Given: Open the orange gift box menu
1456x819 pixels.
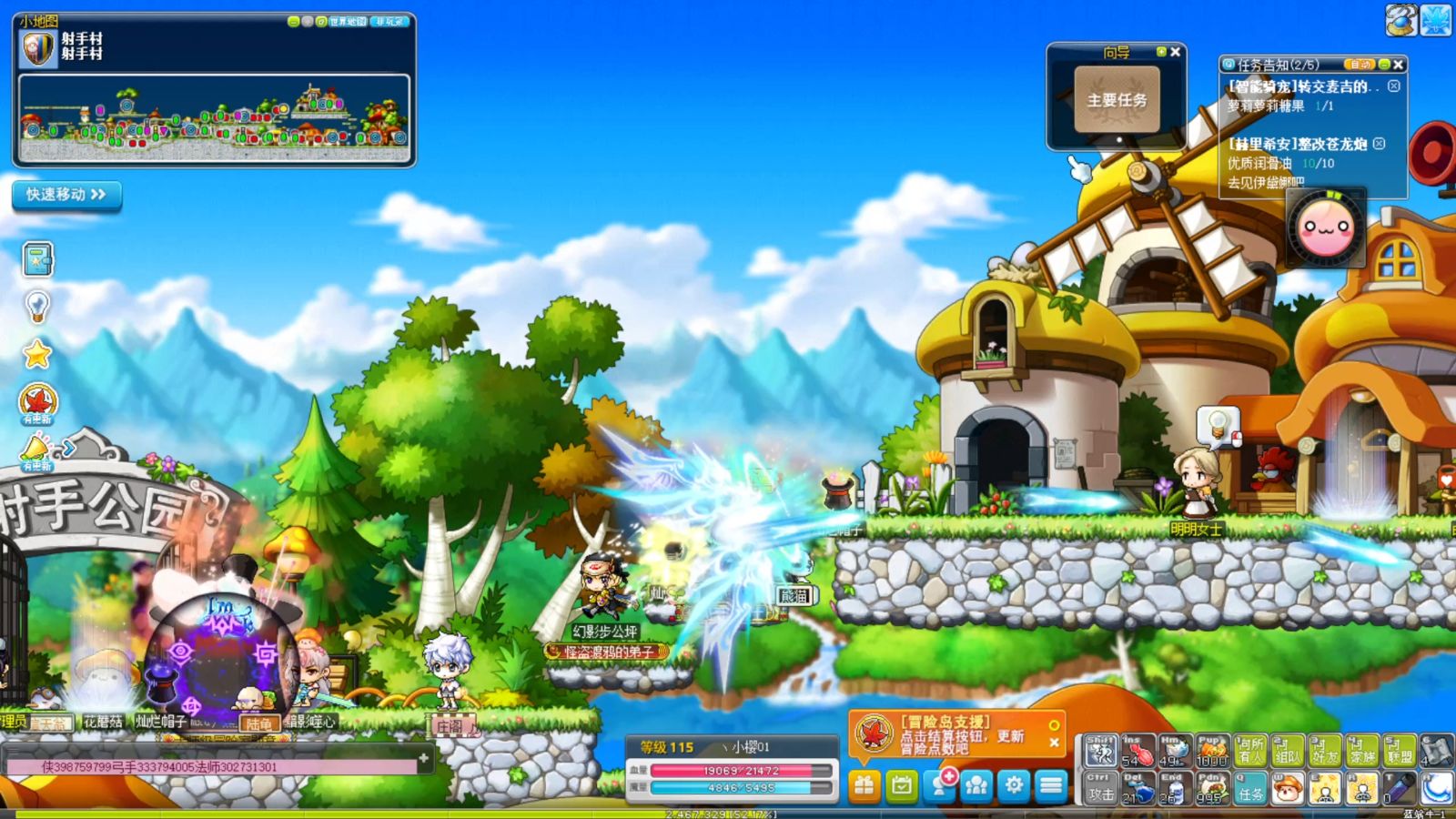Looking at the screenshot, I should coord(864,785).
